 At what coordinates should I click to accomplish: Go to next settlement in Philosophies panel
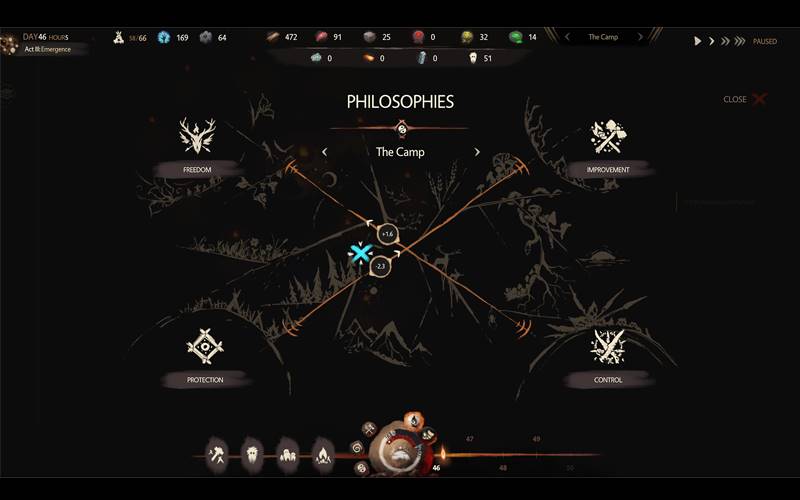[x=477, y=152]
